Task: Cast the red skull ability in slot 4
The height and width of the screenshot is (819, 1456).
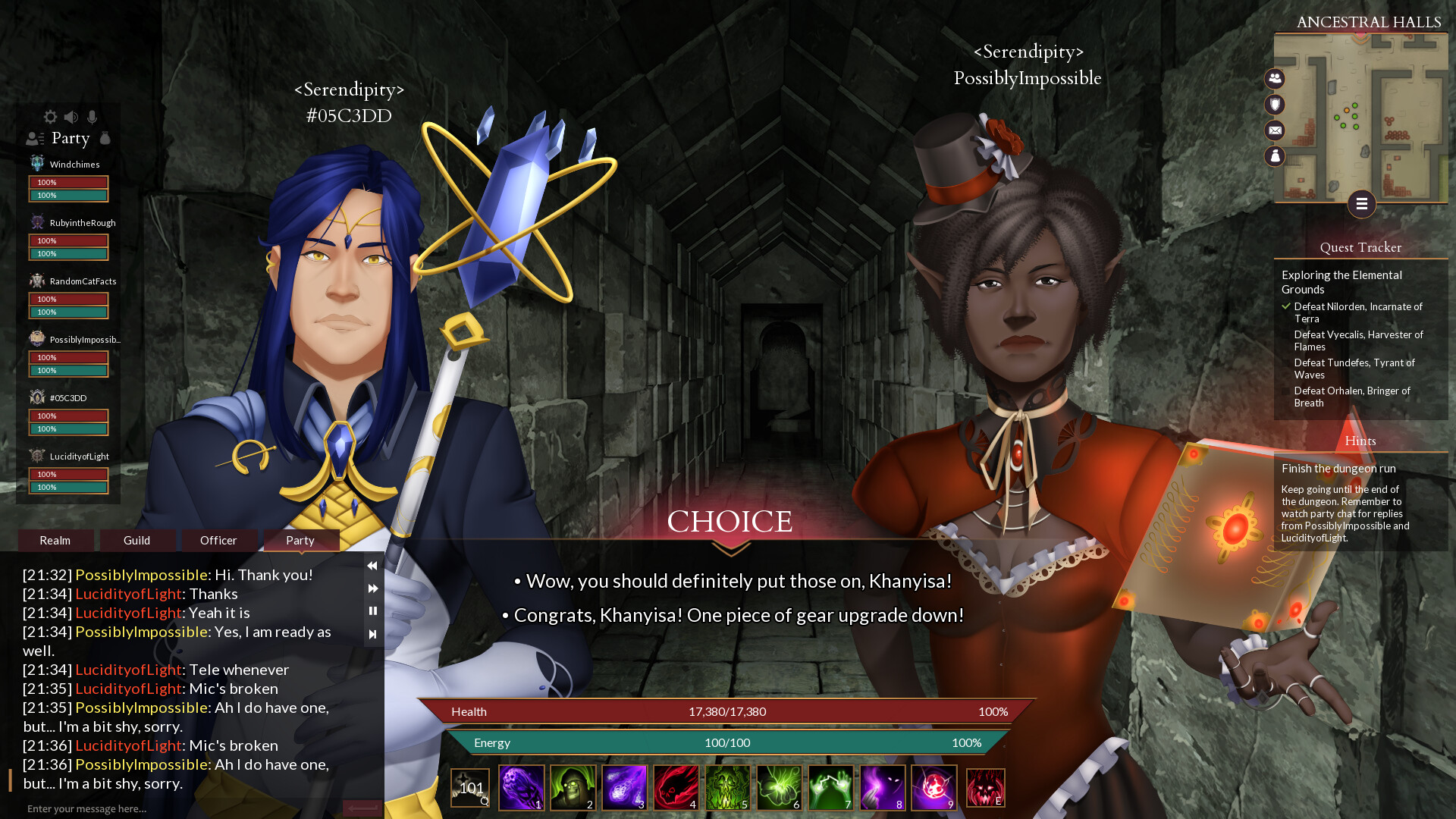Action: 676,787
